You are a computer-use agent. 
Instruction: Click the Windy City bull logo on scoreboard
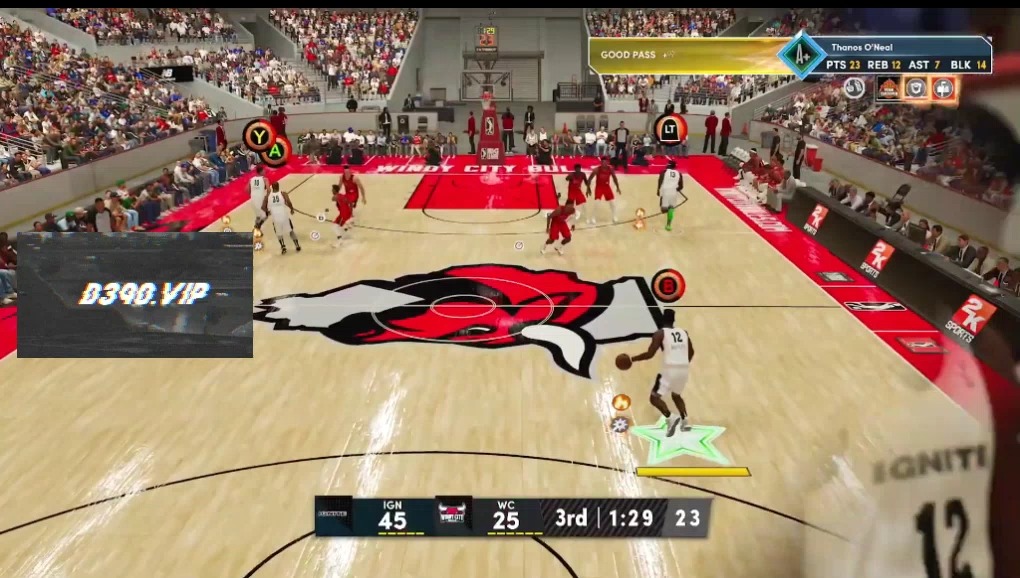click(453, 516)
